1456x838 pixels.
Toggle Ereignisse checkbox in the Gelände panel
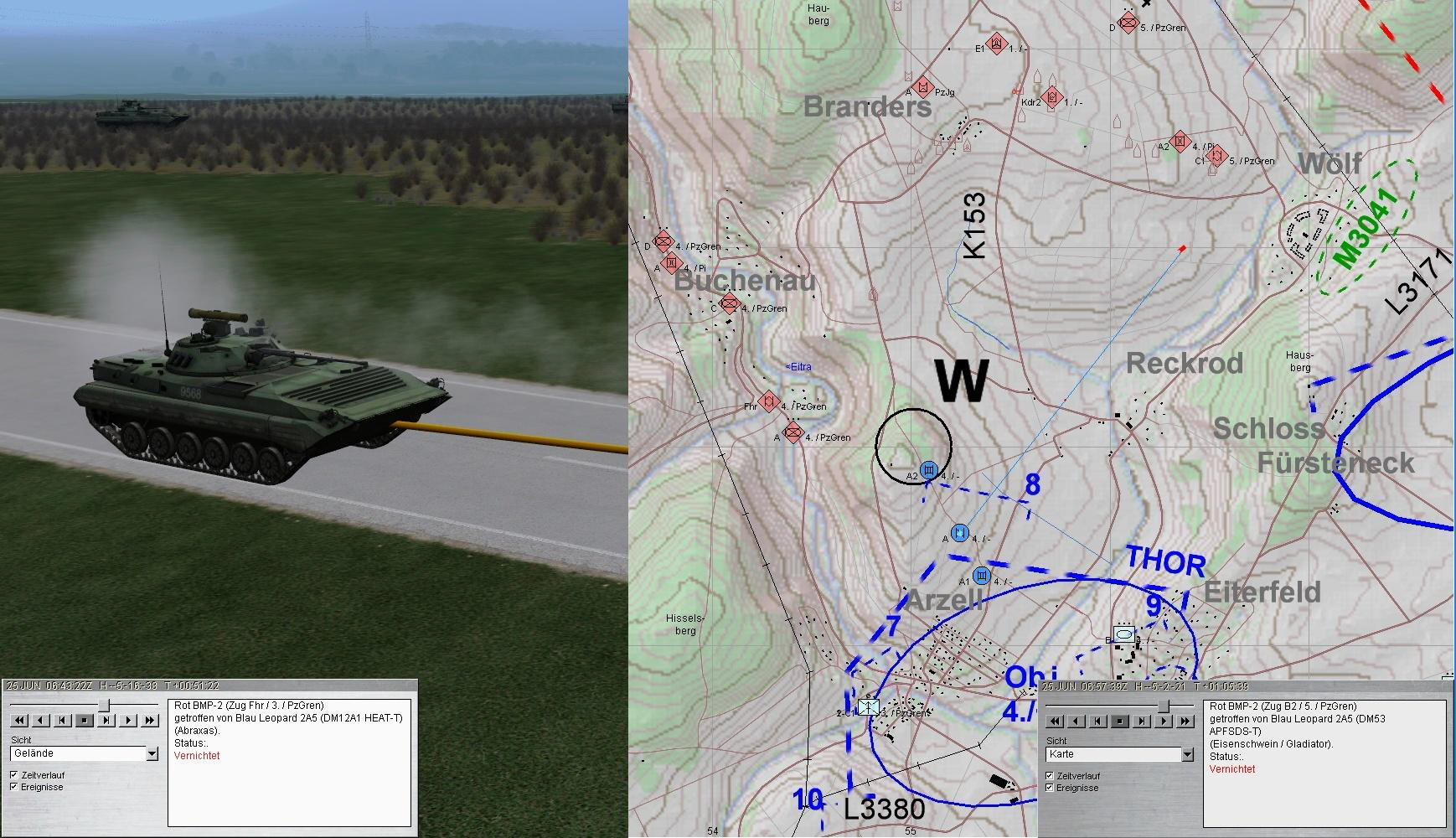[13, 787]
